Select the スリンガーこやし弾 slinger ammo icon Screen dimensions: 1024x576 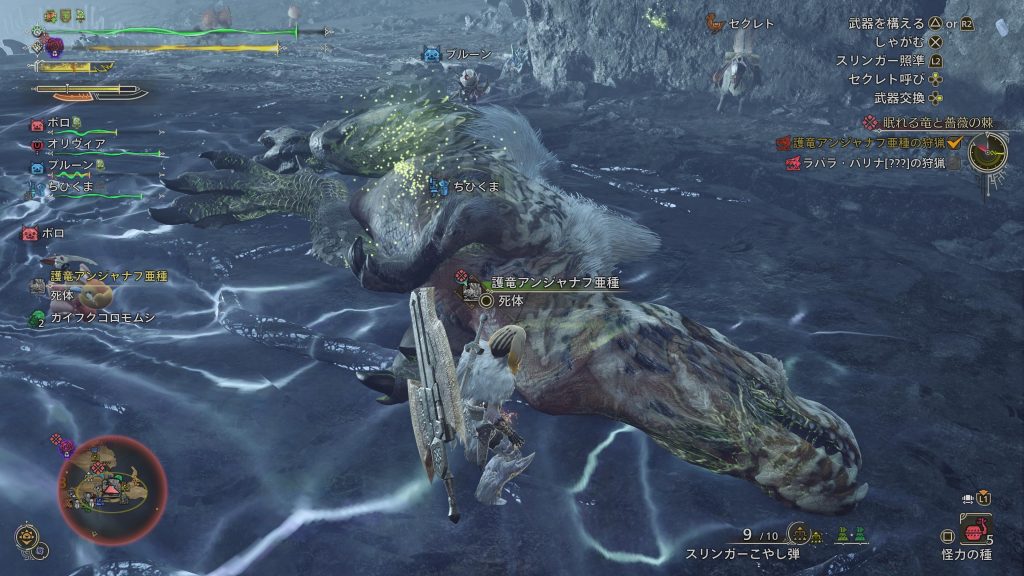[x=798, y=534]
